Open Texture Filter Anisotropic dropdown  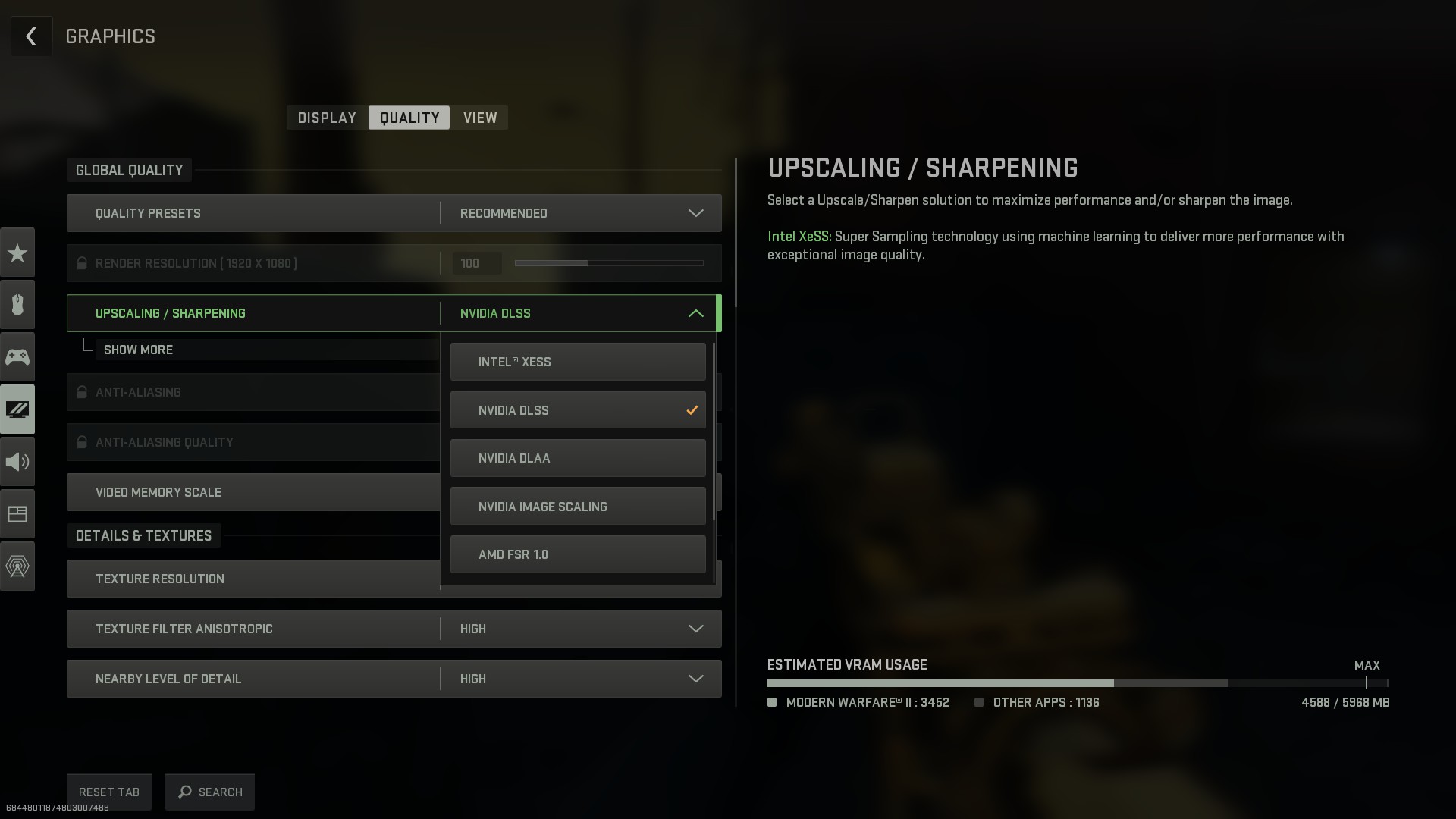coord(580,629)
